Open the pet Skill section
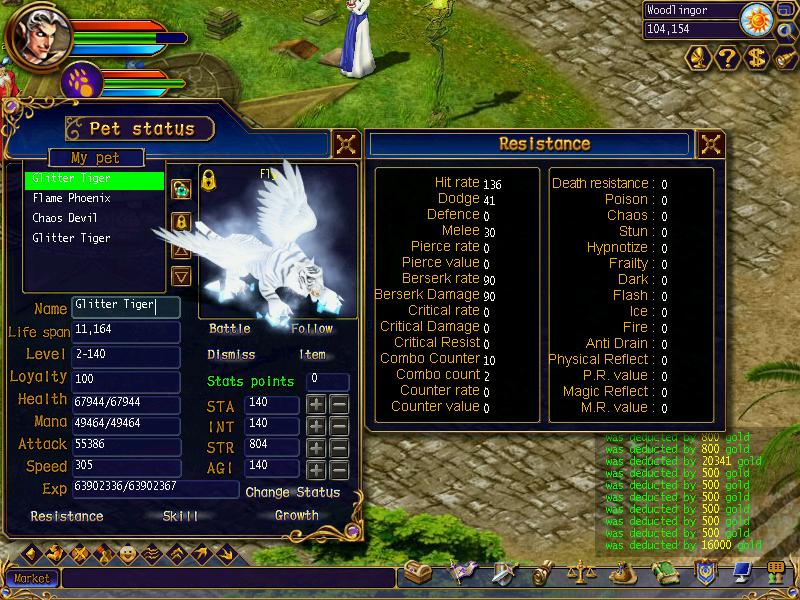Viewport: 800px width, 600px height. 180,516
